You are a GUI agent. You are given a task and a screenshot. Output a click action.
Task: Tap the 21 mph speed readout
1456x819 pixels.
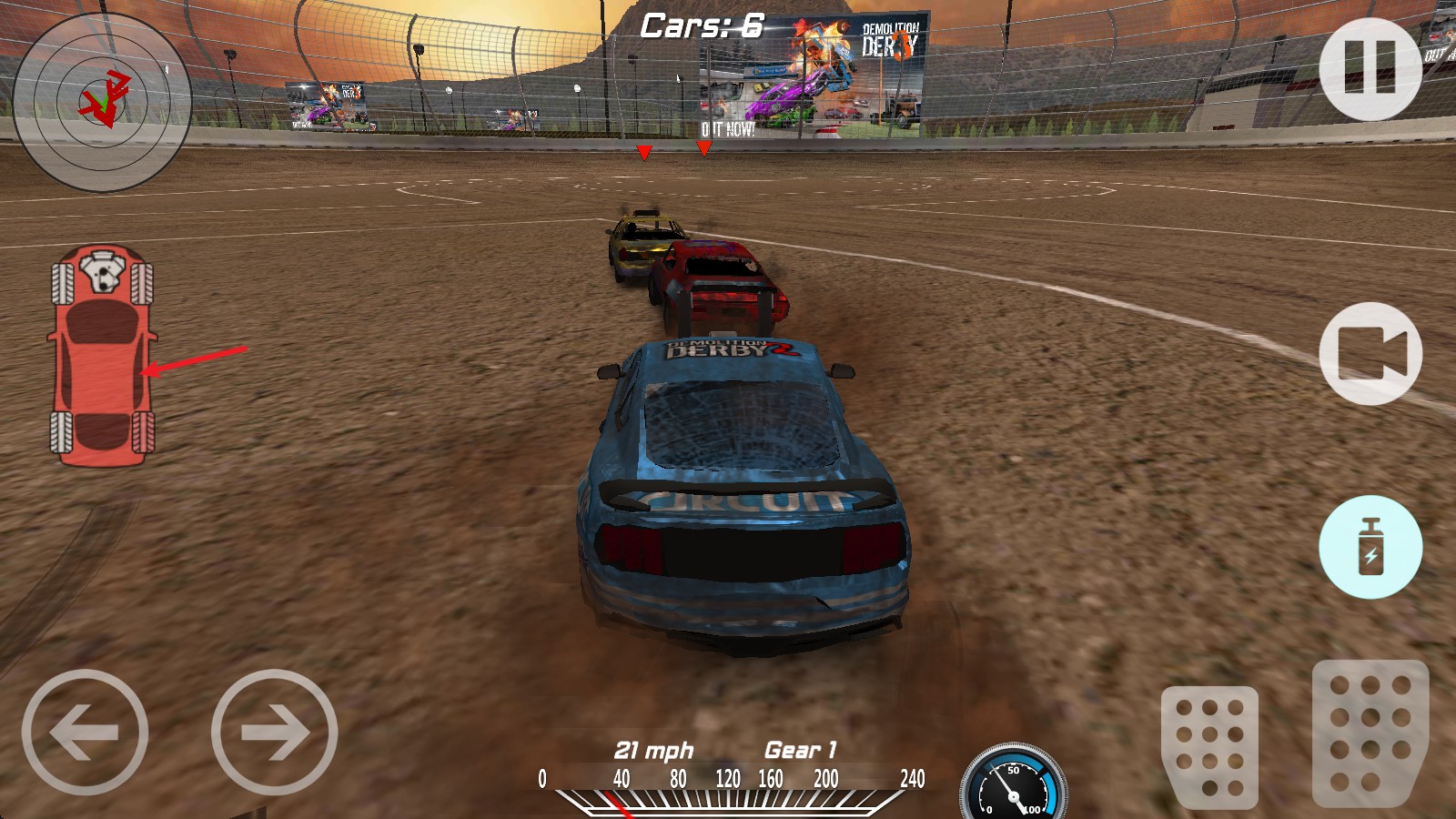(654, 751)
